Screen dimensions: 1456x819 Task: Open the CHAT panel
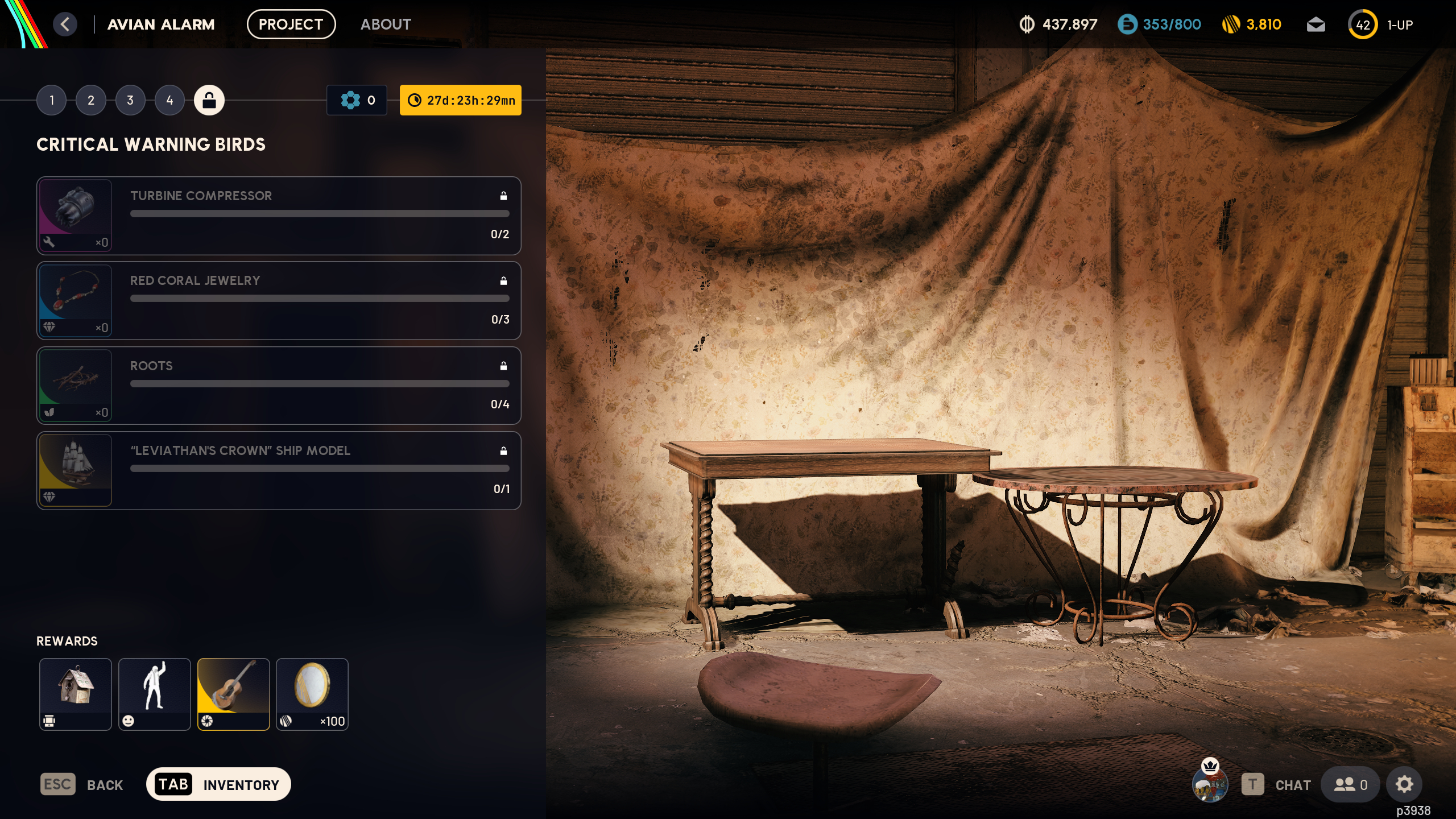(1292, 784)
